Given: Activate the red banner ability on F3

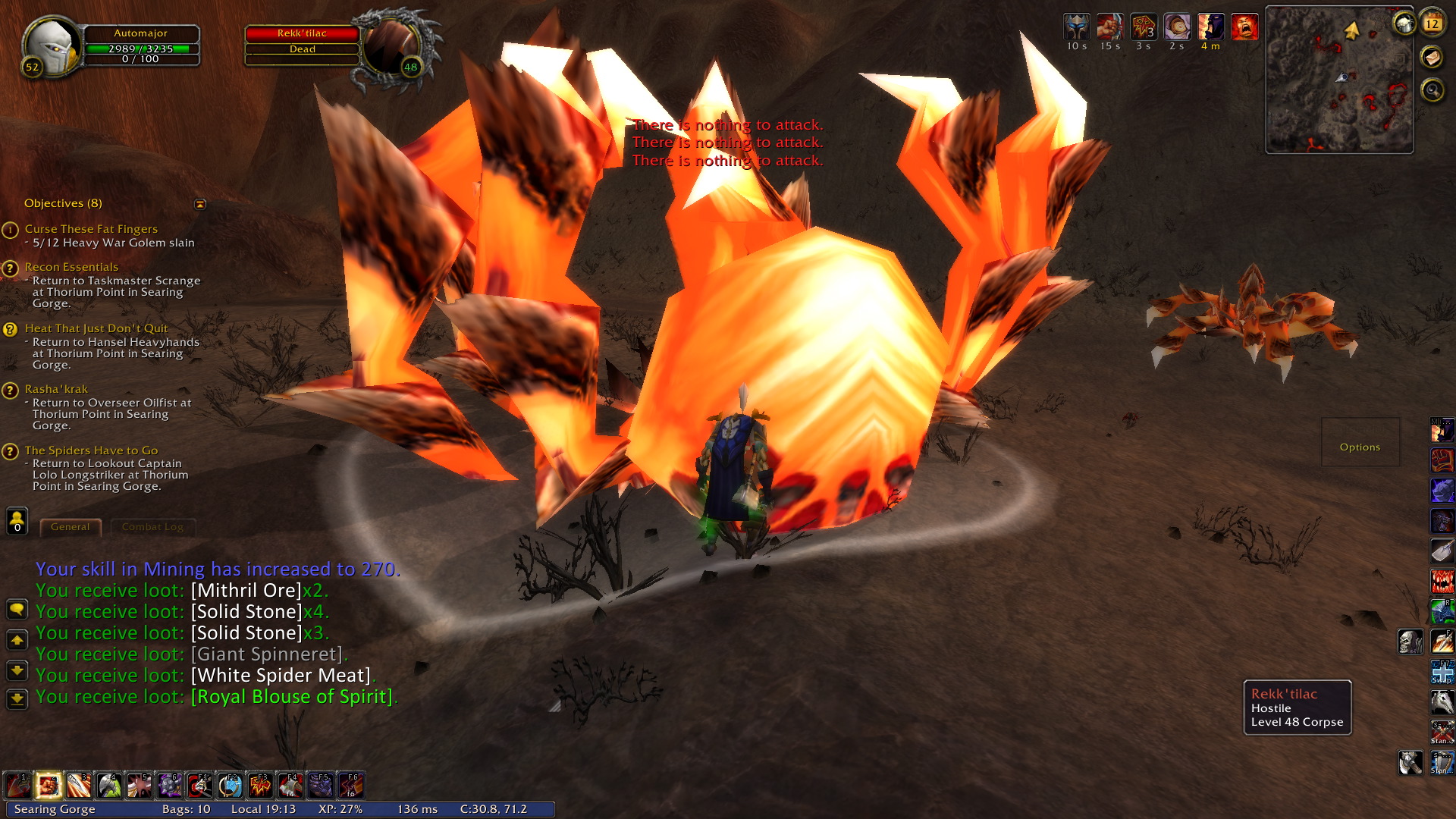Looking at the screenshot, I should (260, 786).
